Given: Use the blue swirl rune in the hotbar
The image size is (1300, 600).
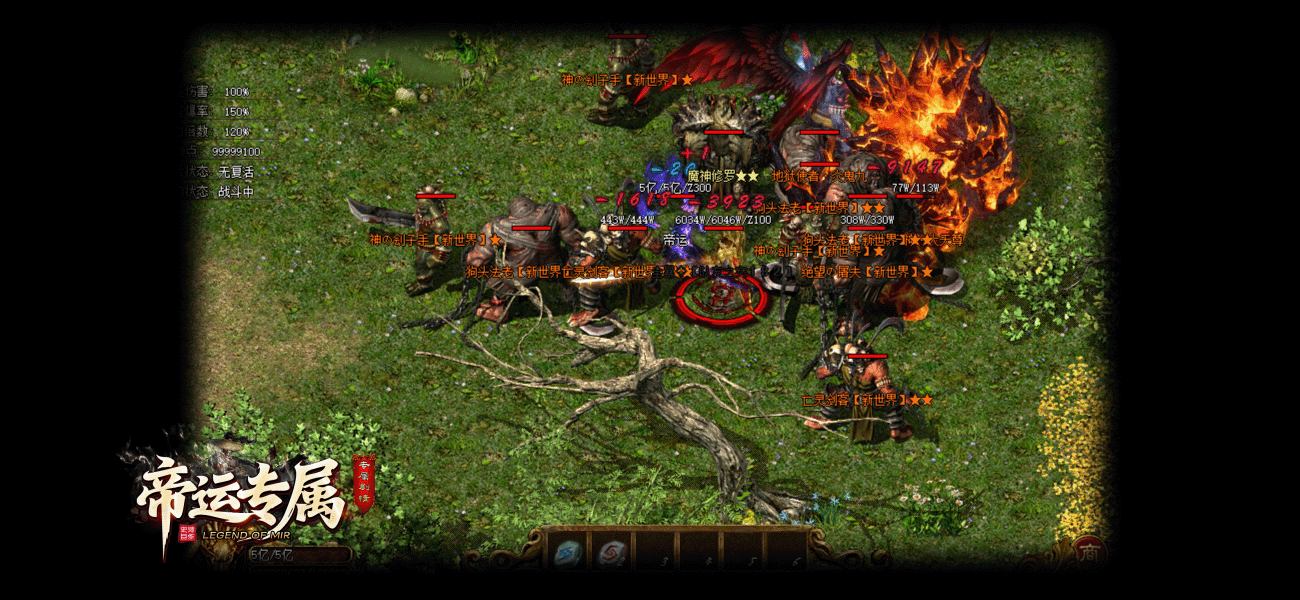Looking at the screenshot, I should (569, 551).
